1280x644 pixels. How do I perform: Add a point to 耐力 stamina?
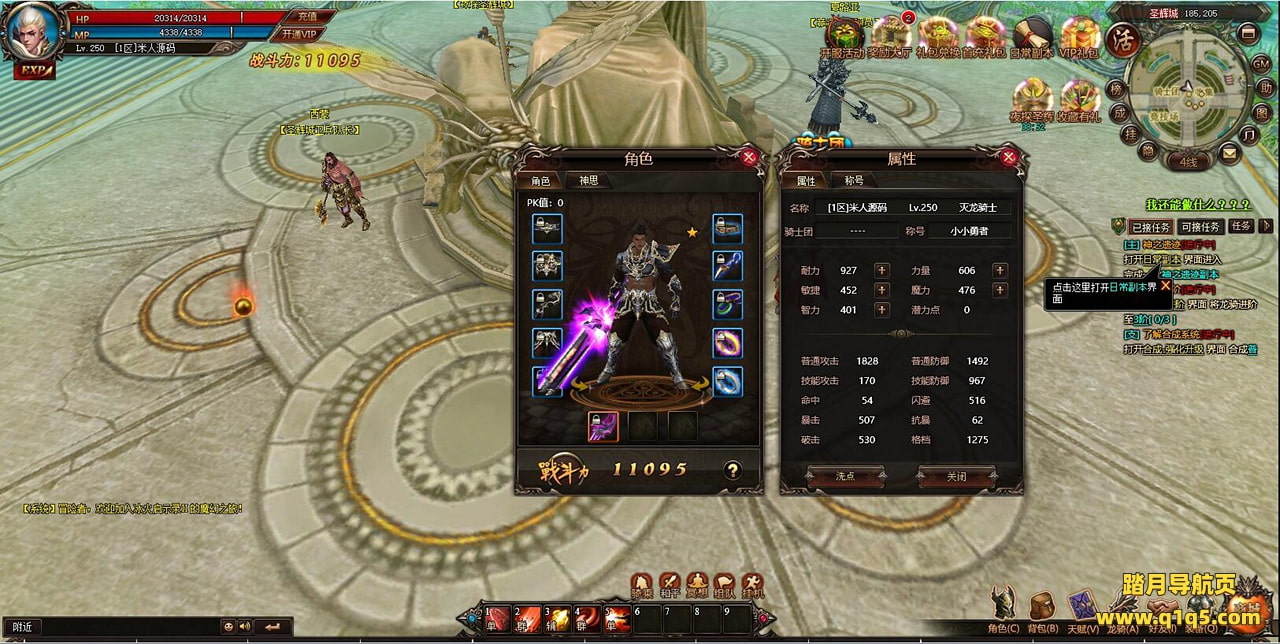pyautogui.click(x=881, y=271)
